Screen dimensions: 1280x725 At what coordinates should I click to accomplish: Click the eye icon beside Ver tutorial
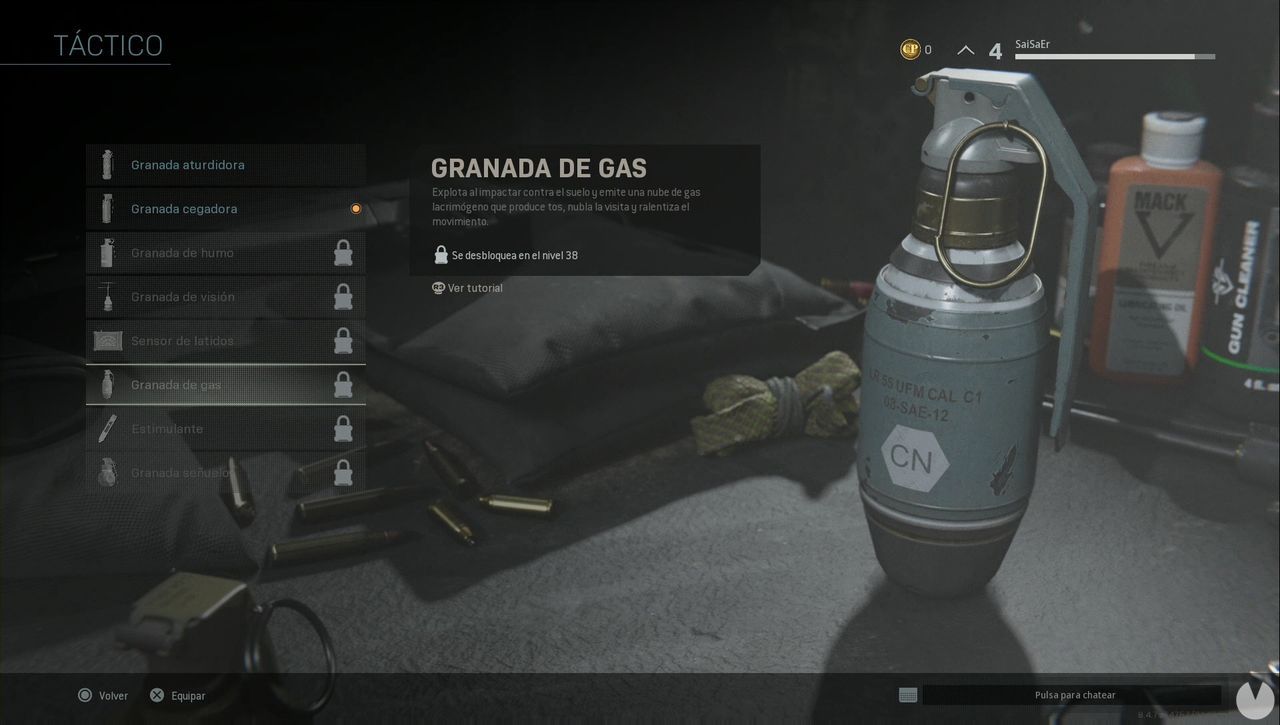[437, 287]
